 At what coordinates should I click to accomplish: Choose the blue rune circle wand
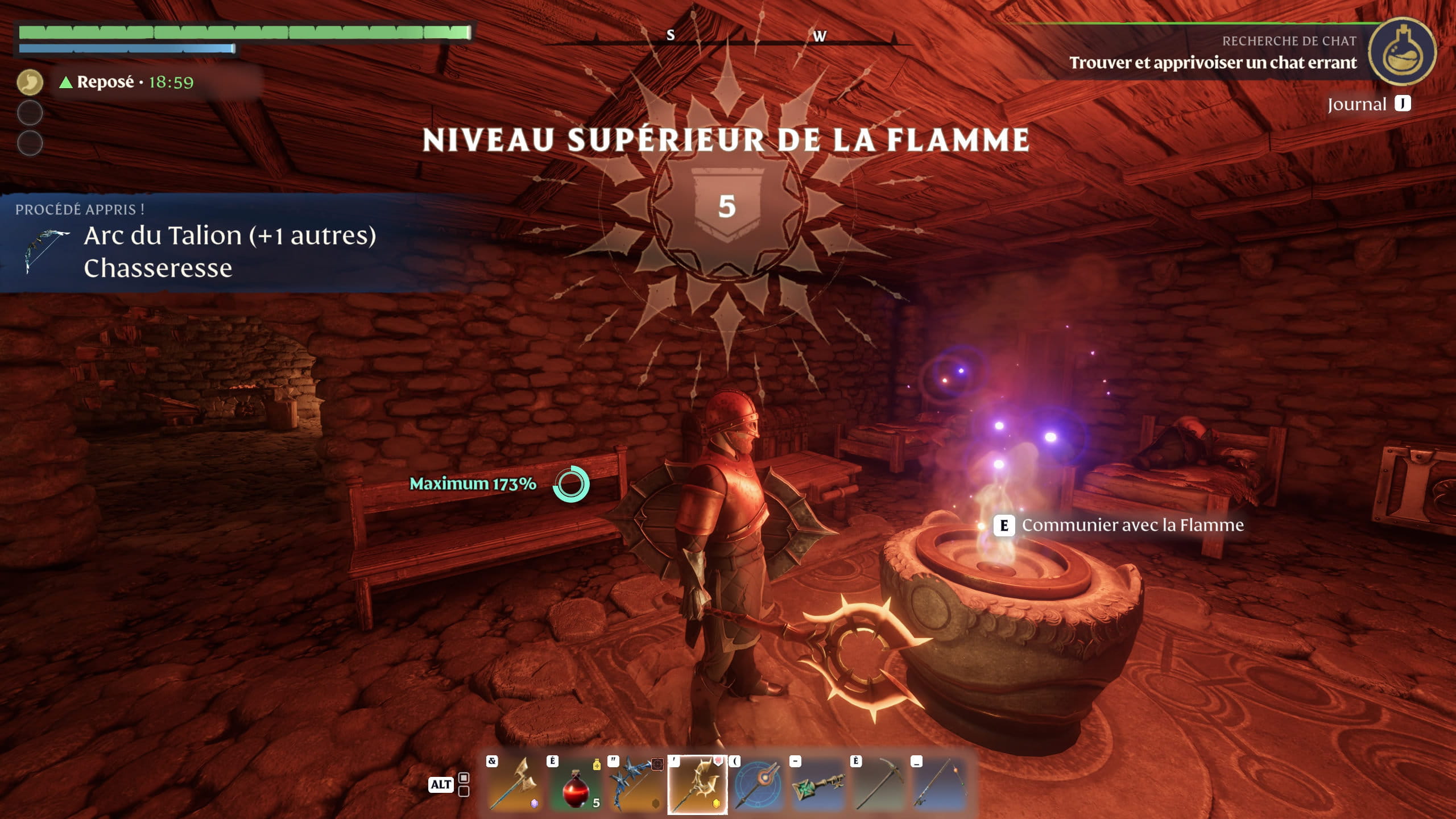[x=758, y=785]
